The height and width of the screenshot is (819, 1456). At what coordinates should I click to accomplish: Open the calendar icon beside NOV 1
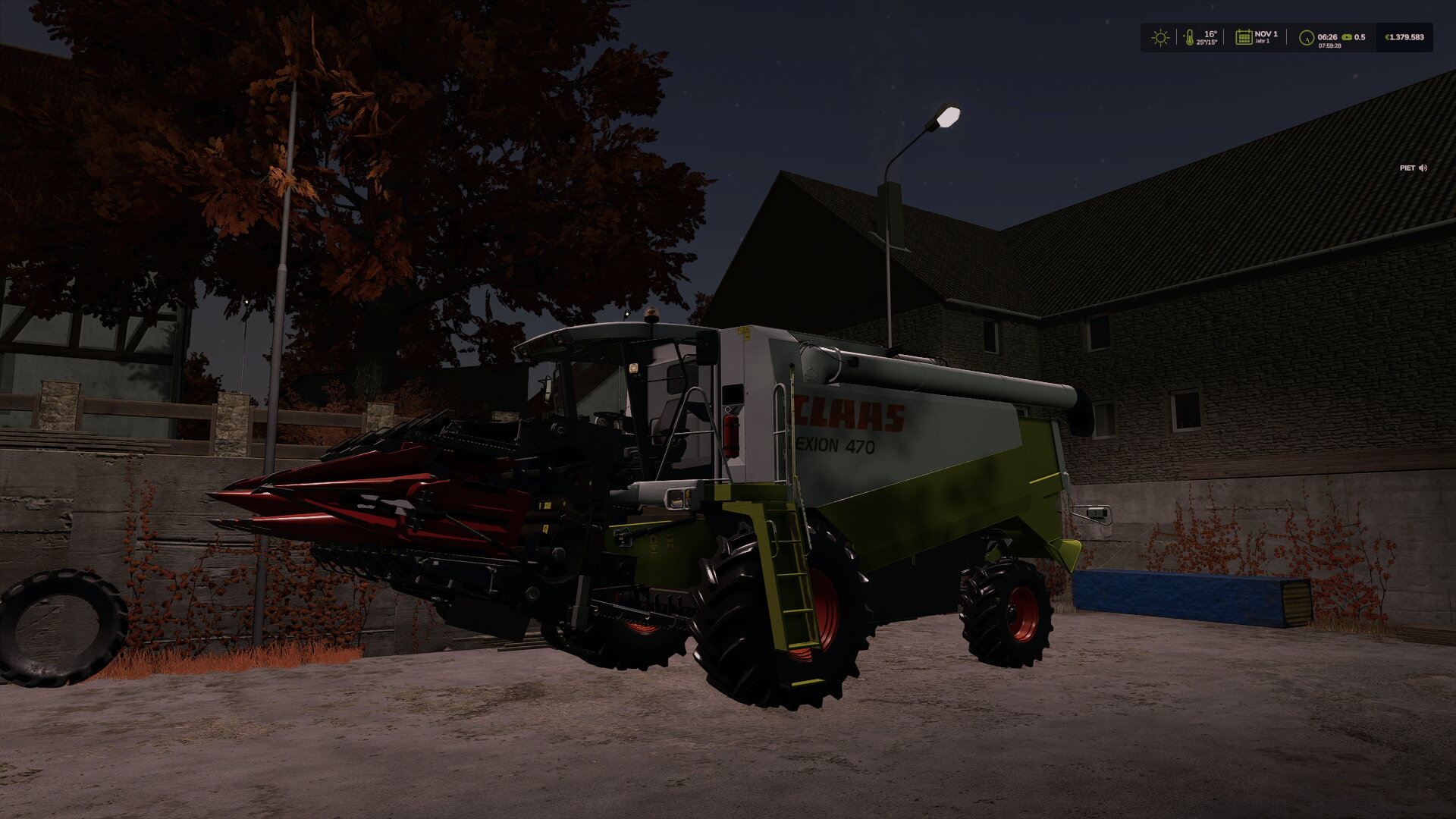(1244, 37)
